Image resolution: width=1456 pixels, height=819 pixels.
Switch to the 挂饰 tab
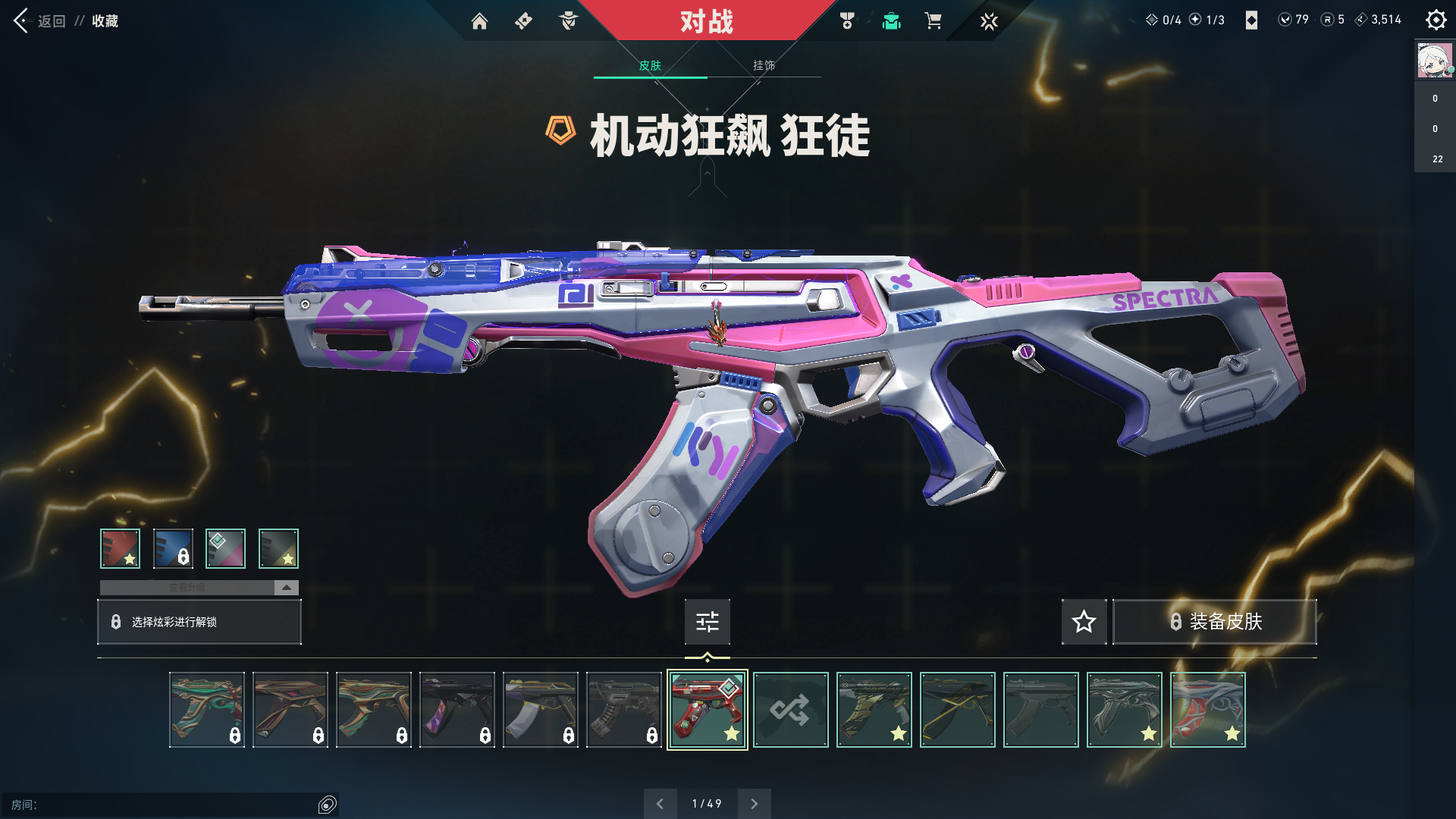764,65
